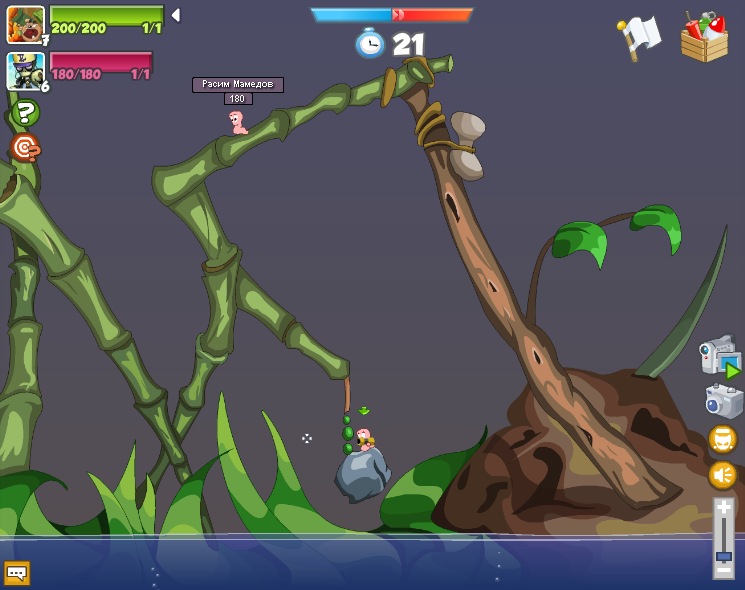Viewport: 745px width, 590px height.
Task: Select the green team player avatar
Action: click(x=25, y=24)
